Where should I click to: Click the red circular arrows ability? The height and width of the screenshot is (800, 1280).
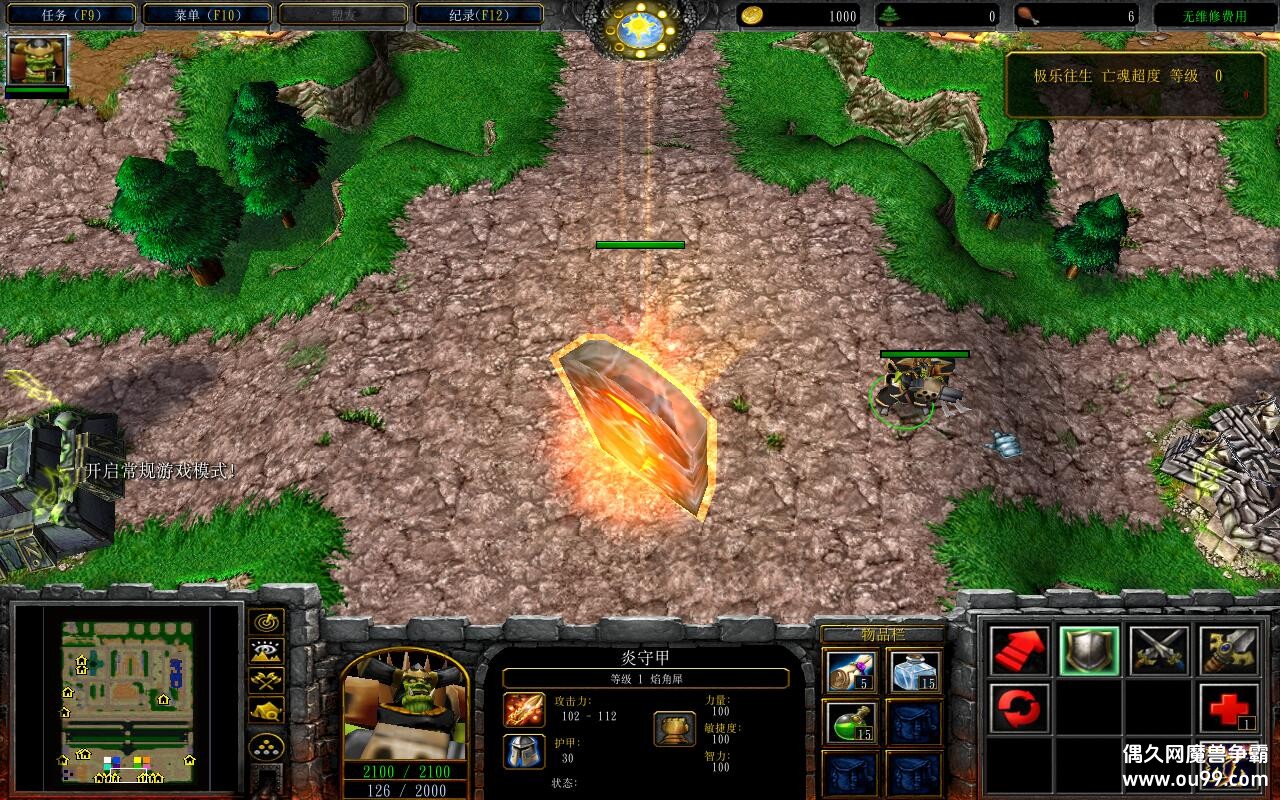[1020, 709]
